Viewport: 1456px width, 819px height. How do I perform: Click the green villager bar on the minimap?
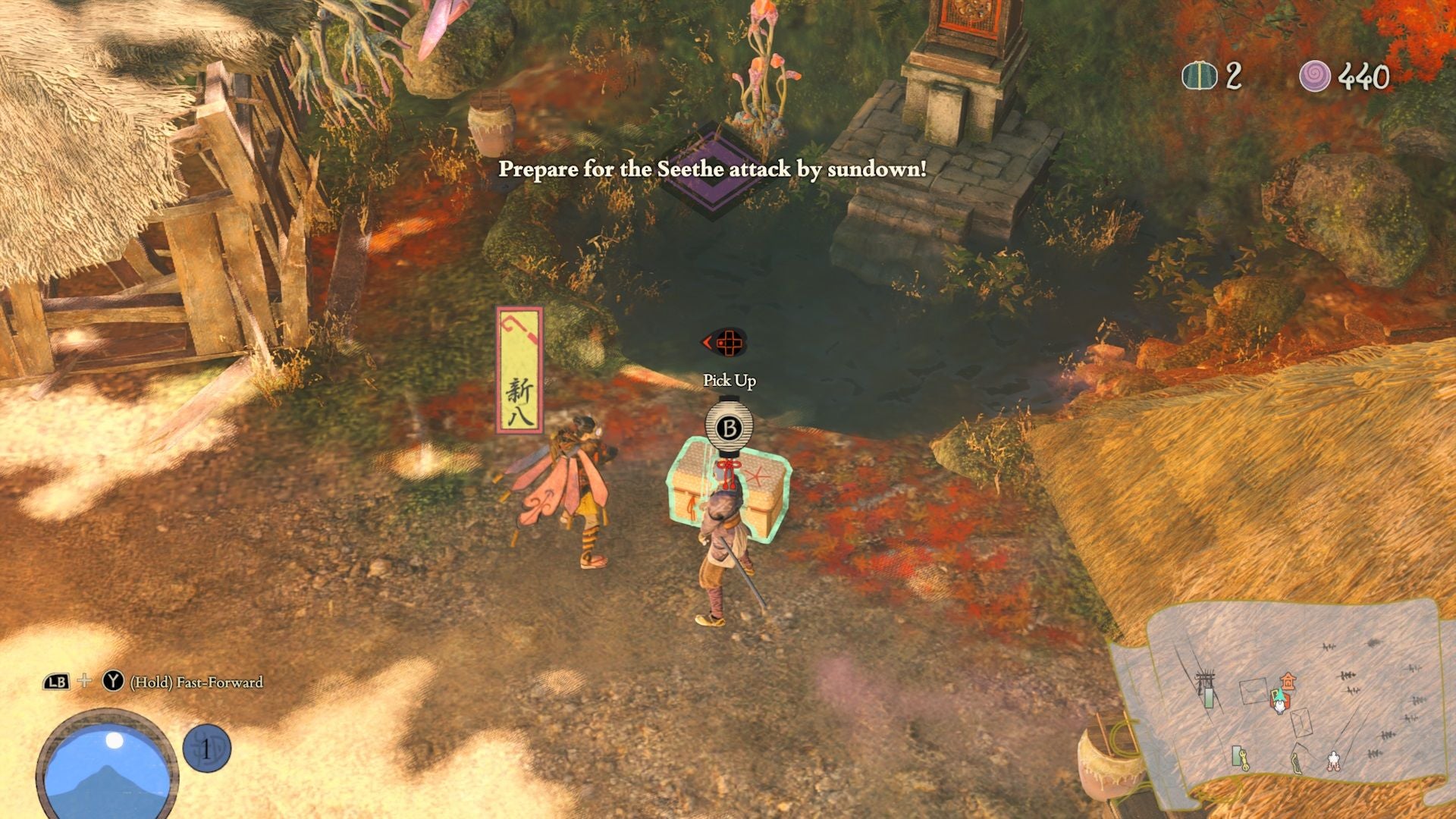(x=1209, y=699)
